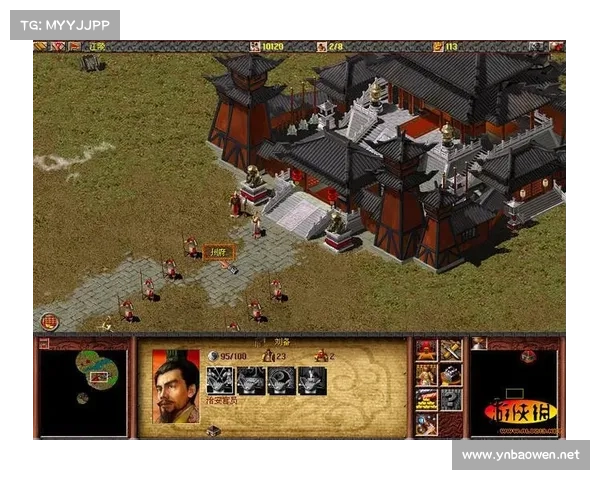Select the general's portrait in the info panel
Screen dimensions: 600x480
pos(175,386)
